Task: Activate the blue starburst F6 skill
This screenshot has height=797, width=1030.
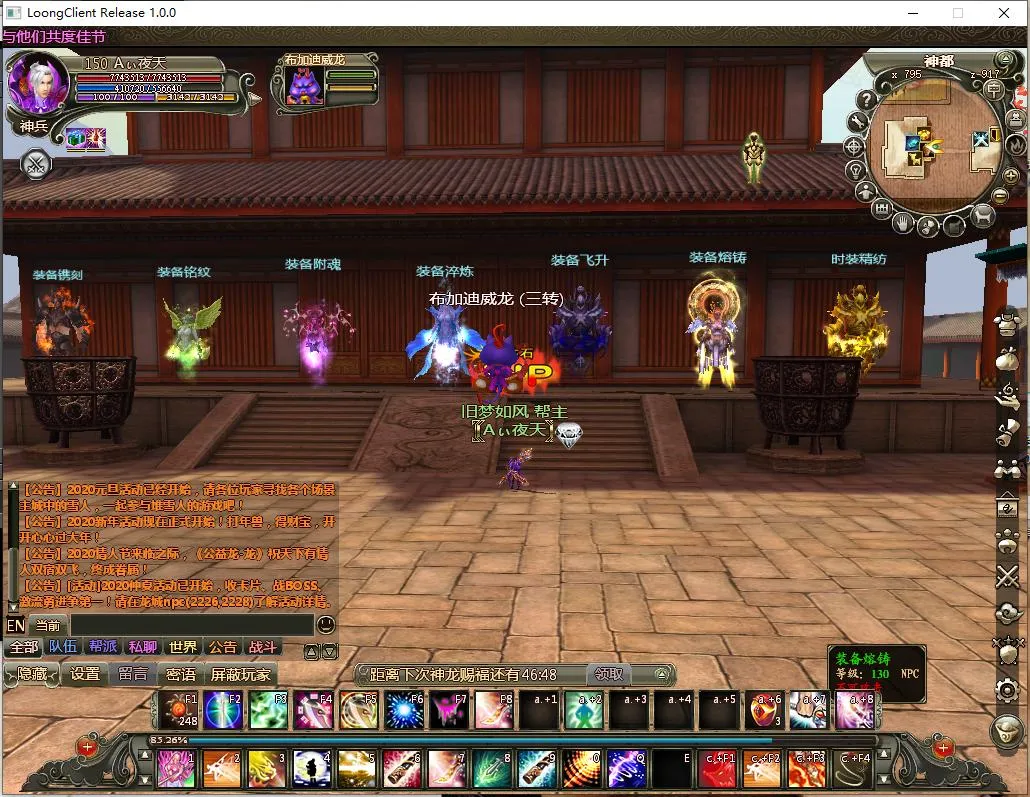Action: [x=404, y=709]
